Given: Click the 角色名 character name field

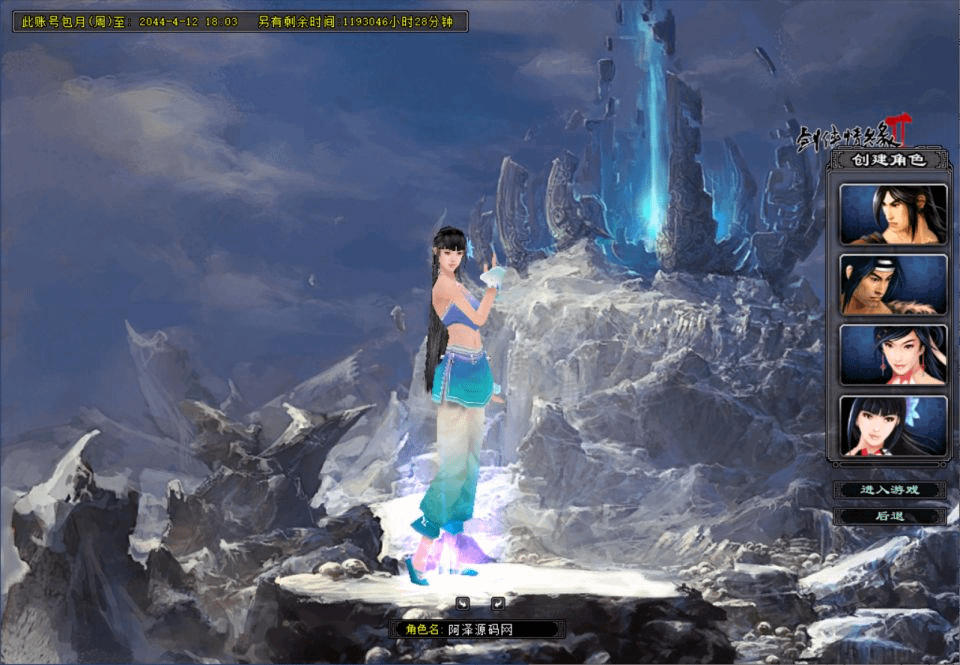Looking at the screenshot, I should [x=500, y=629].
